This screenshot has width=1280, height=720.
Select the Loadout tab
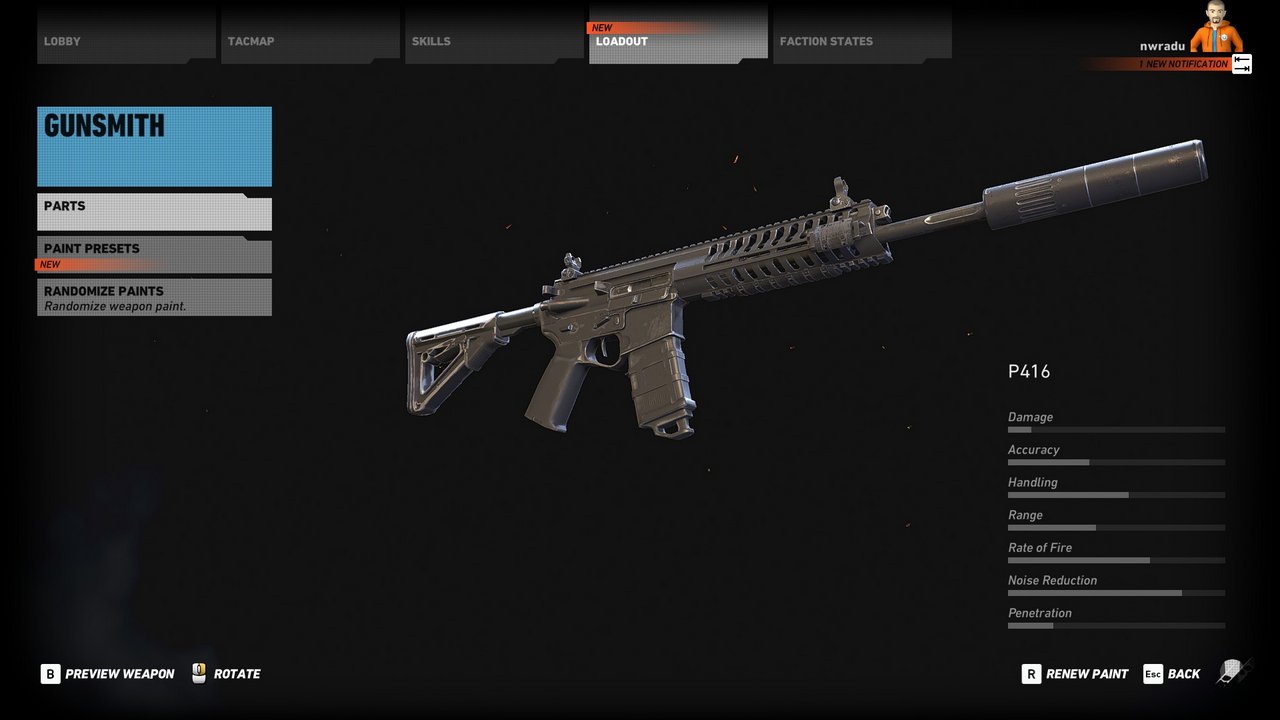click(x=678, y=40)
